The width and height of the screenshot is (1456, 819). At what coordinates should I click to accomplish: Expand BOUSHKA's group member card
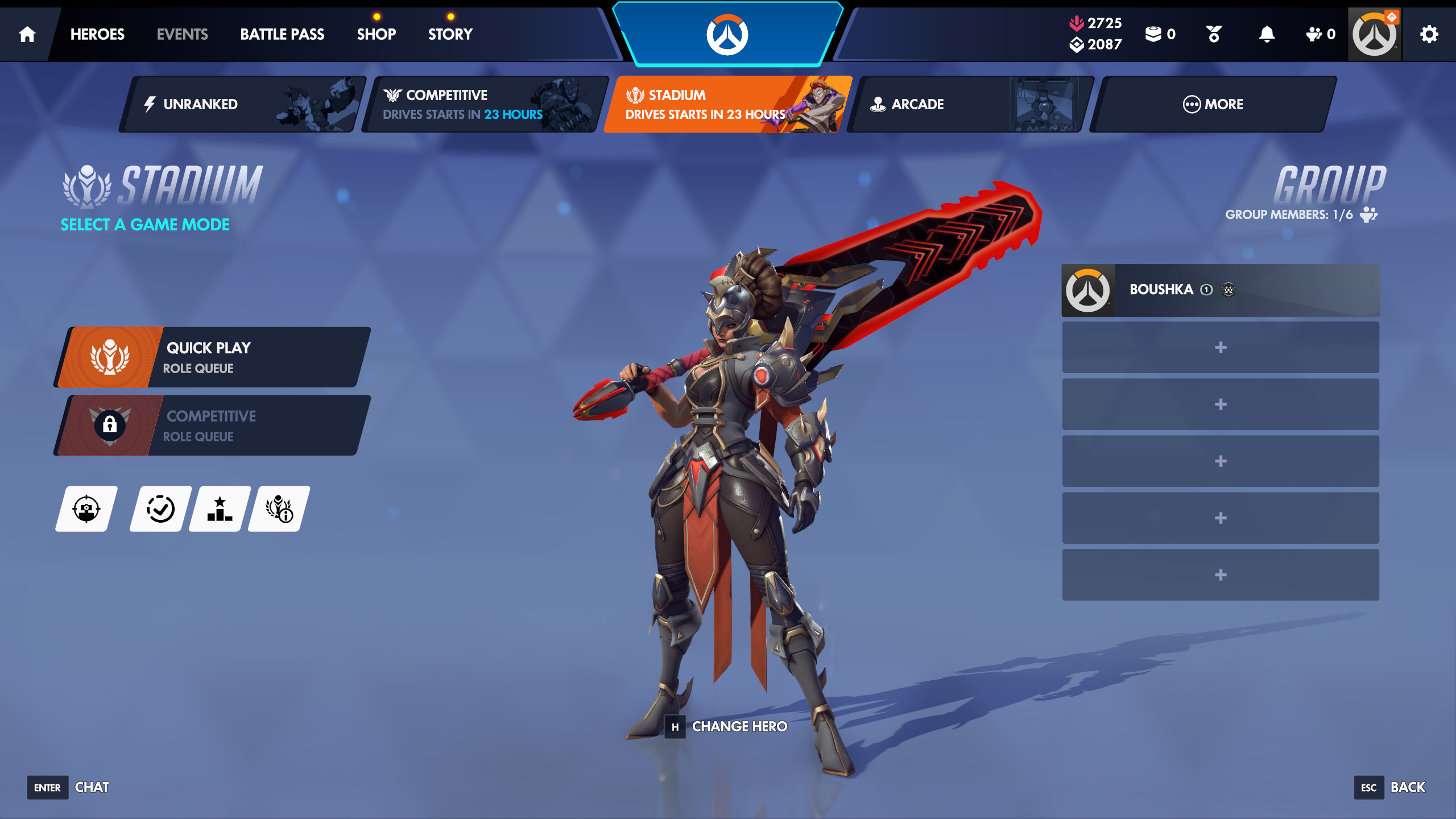click(x=1220, y=289)
